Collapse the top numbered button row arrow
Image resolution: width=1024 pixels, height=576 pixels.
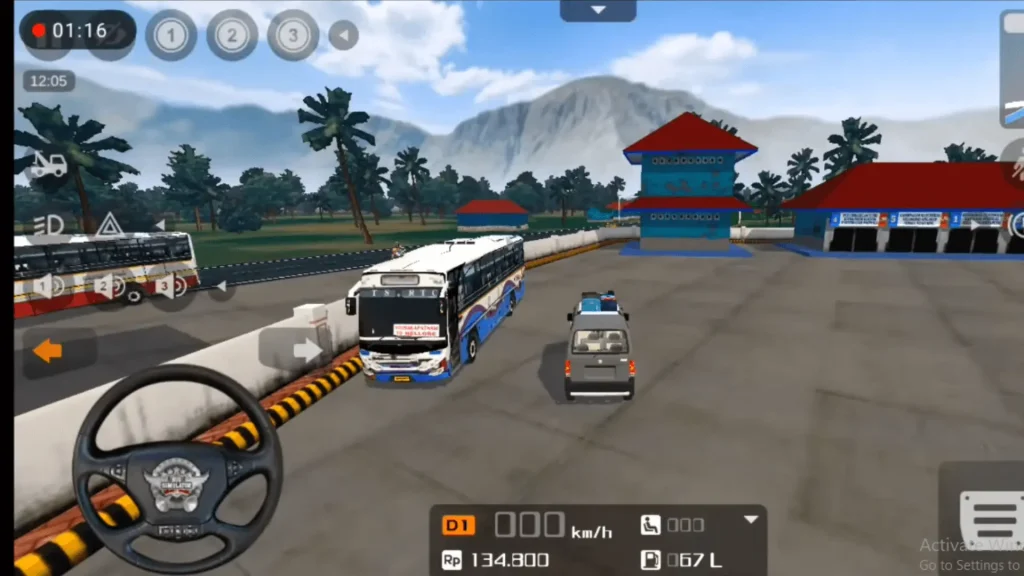tap(344, 36)
